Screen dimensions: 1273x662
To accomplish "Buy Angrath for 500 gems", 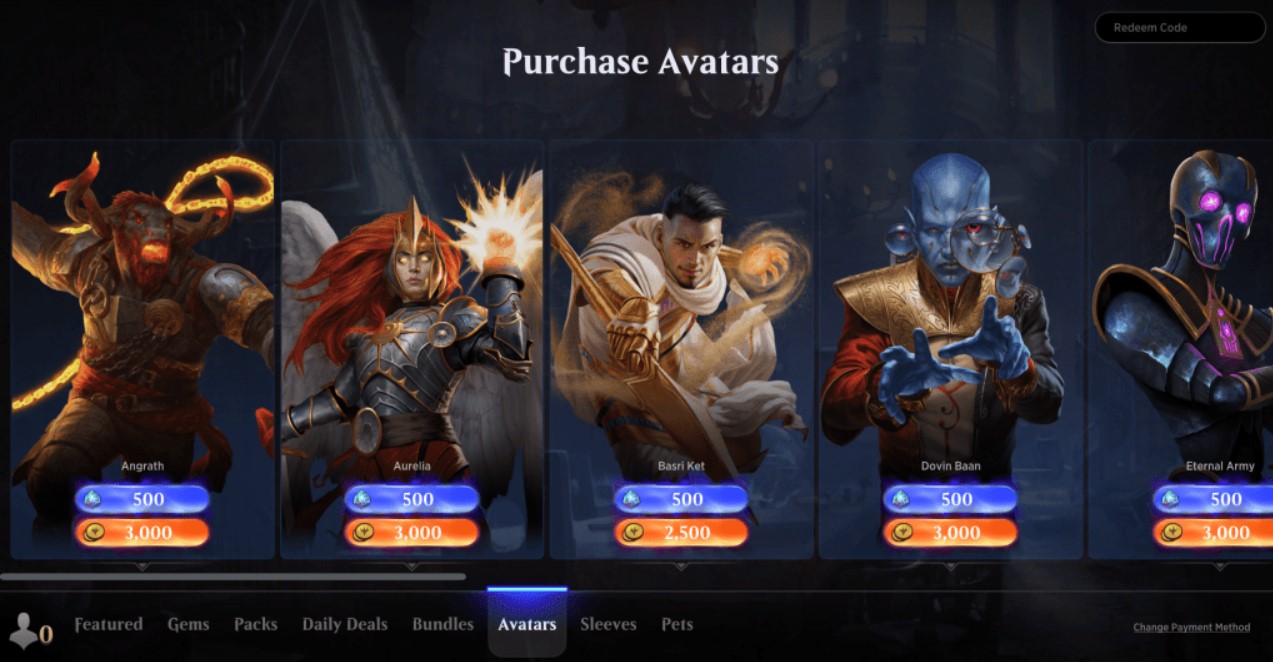I will 142,499.
